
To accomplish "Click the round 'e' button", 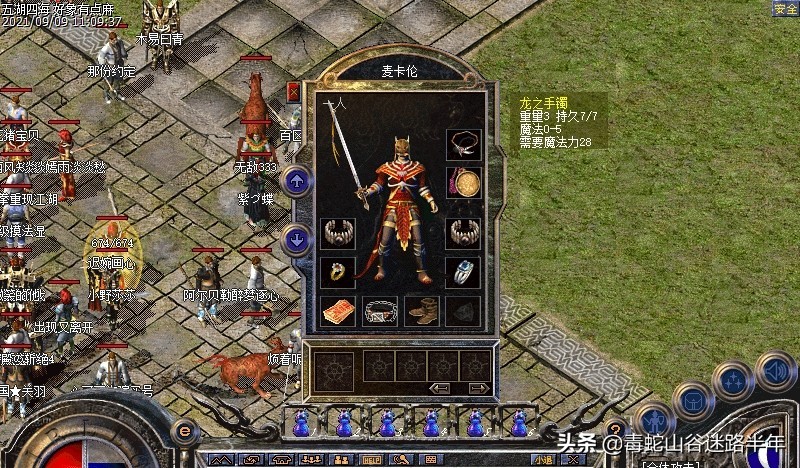I will click(184, 431).
